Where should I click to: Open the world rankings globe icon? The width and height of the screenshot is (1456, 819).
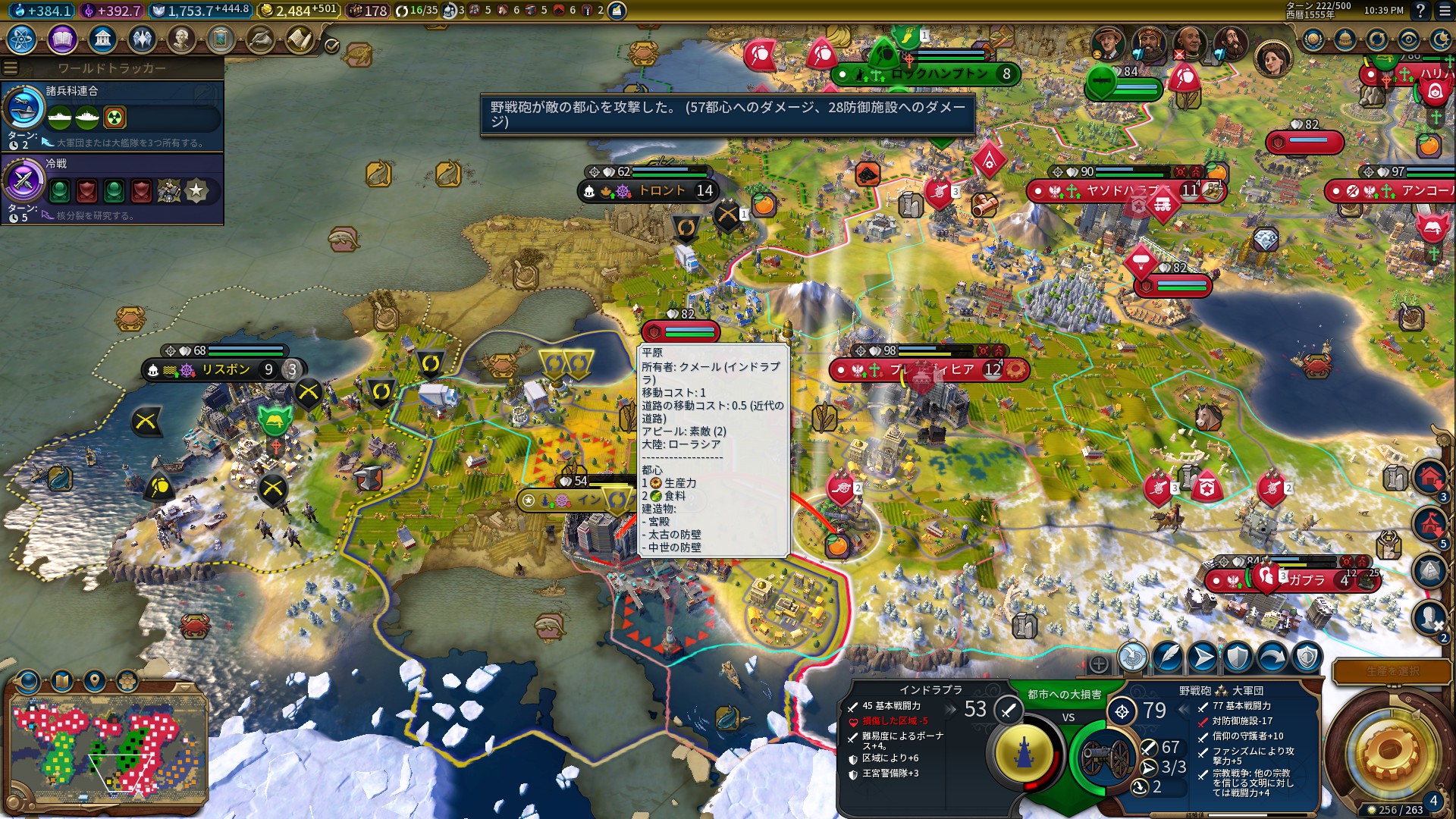point(1313,39)
